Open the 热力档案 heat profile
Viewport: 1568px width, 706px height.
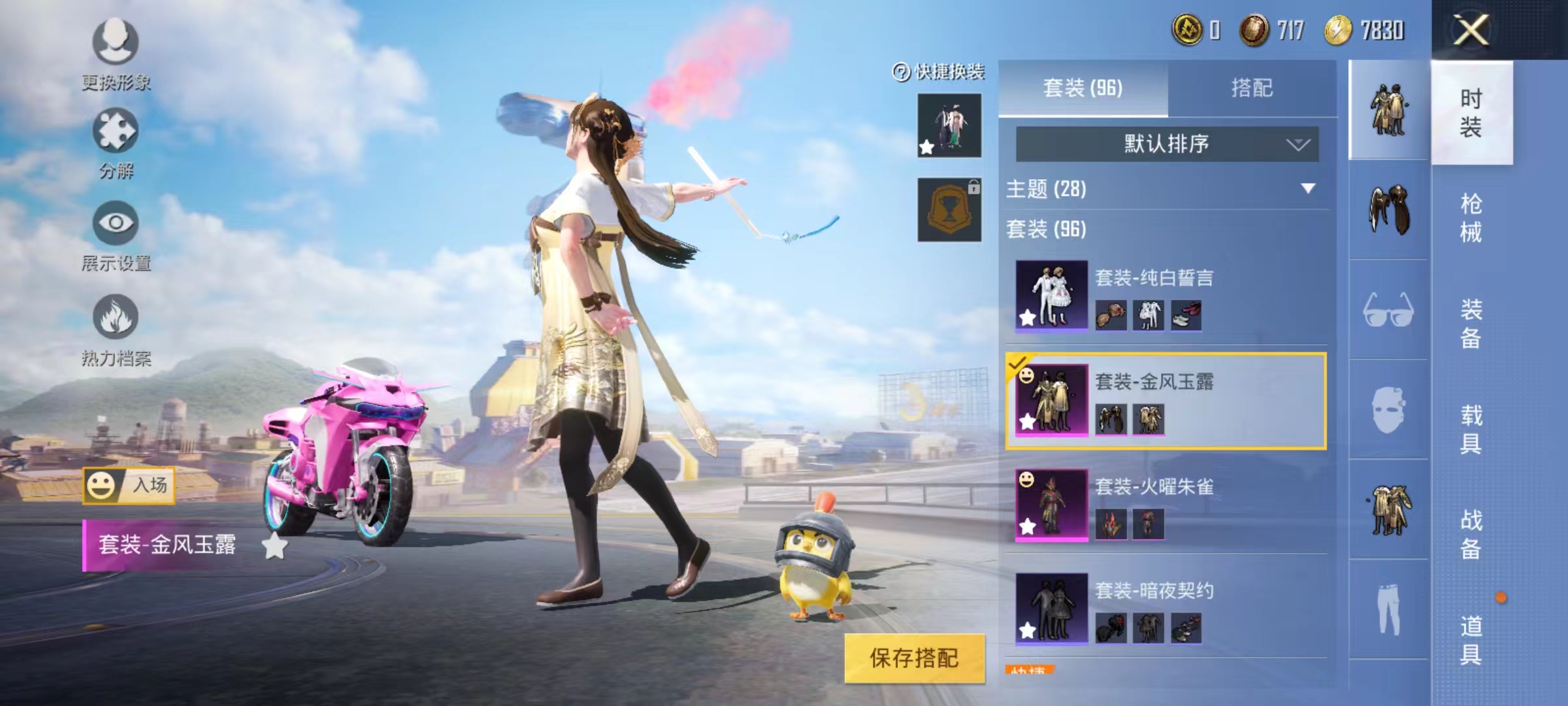(116, 320)
